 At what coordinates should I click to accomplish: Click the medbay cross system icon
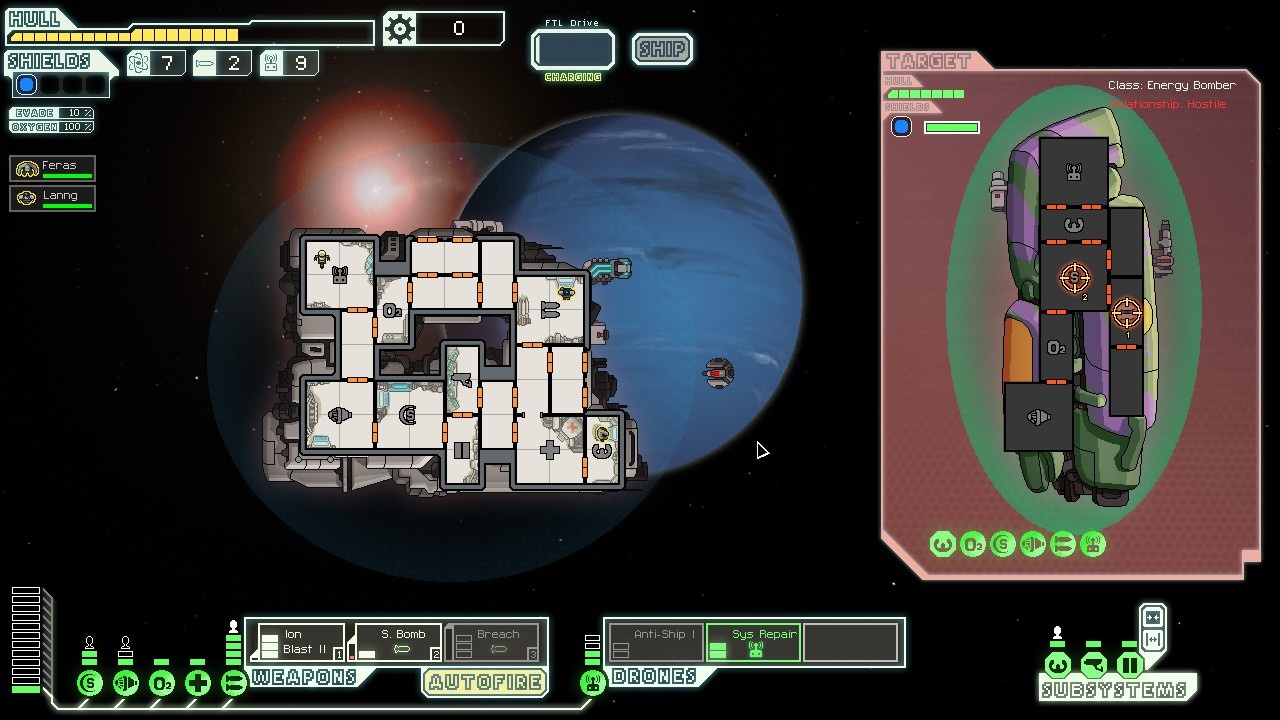tap(198, 684)
